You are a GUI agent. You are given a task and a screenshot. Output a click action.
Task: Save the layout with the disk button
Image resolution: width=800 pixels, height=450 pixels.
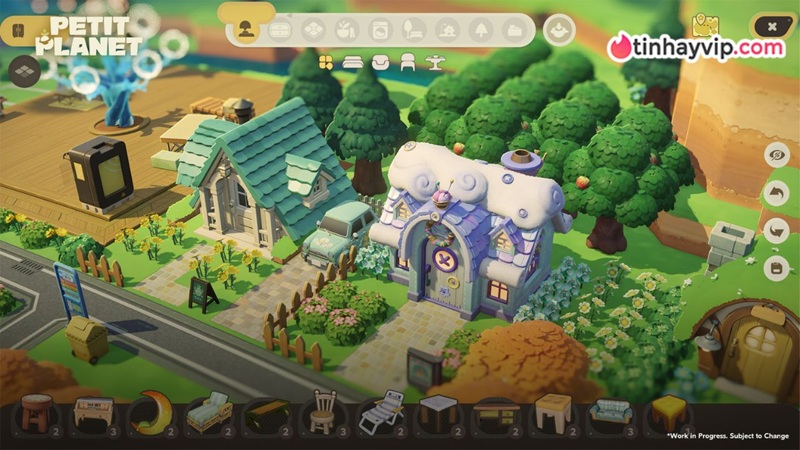coord(776,267)
